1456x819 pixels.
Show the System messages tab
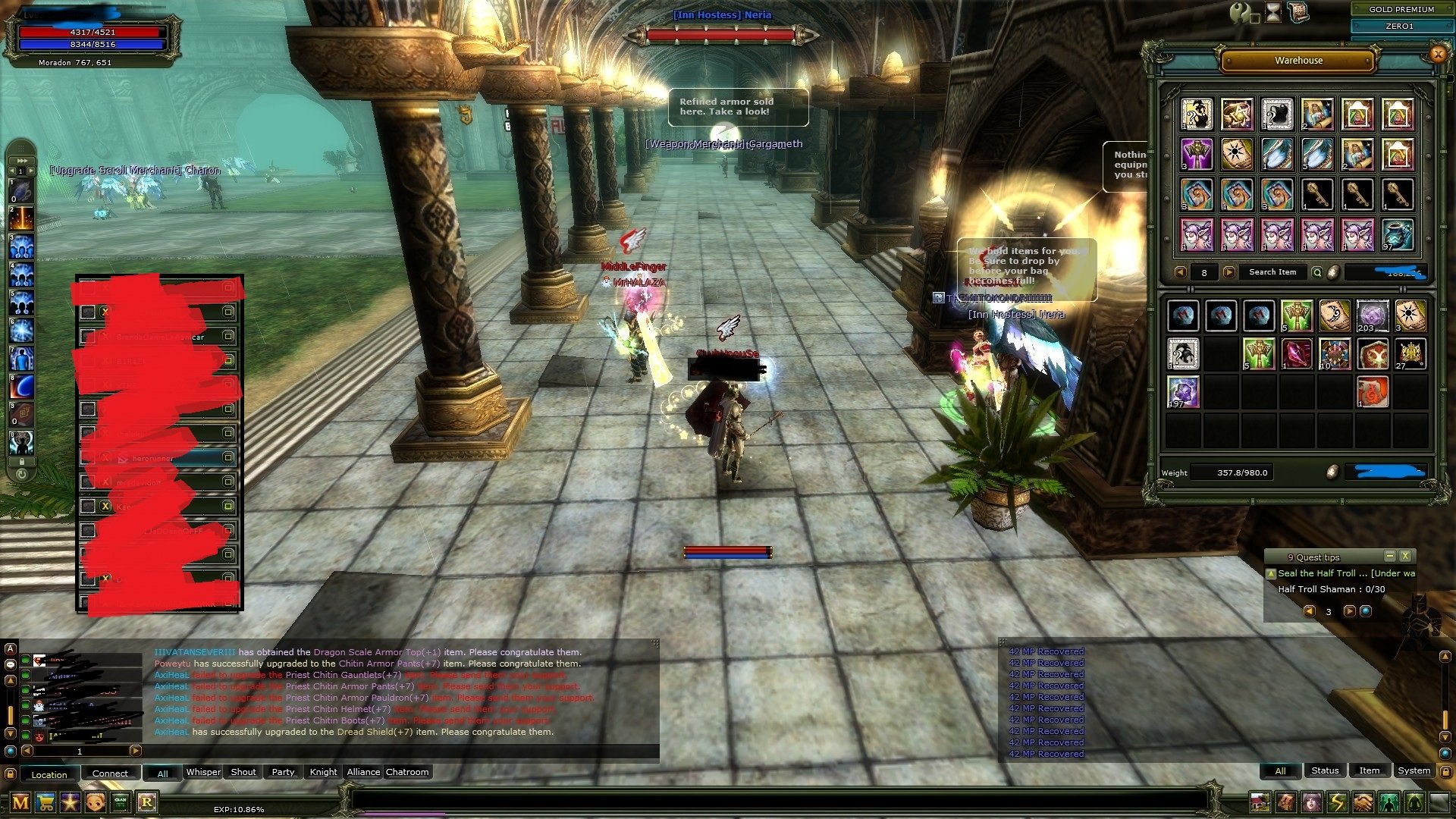[x=1414, y=770]
